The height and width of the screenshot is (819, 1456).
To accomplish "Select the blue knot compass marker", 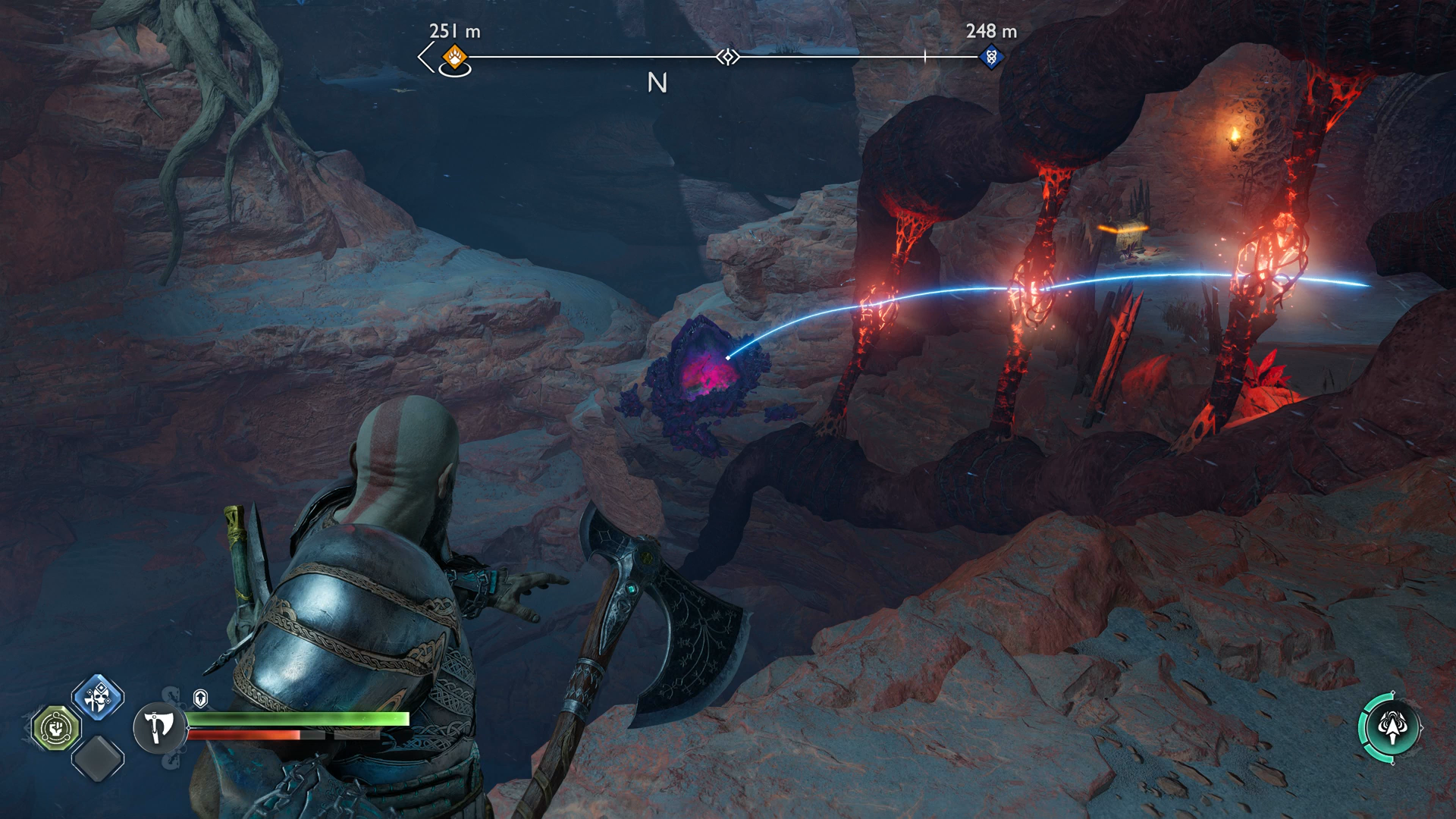I will click(990, 57).
